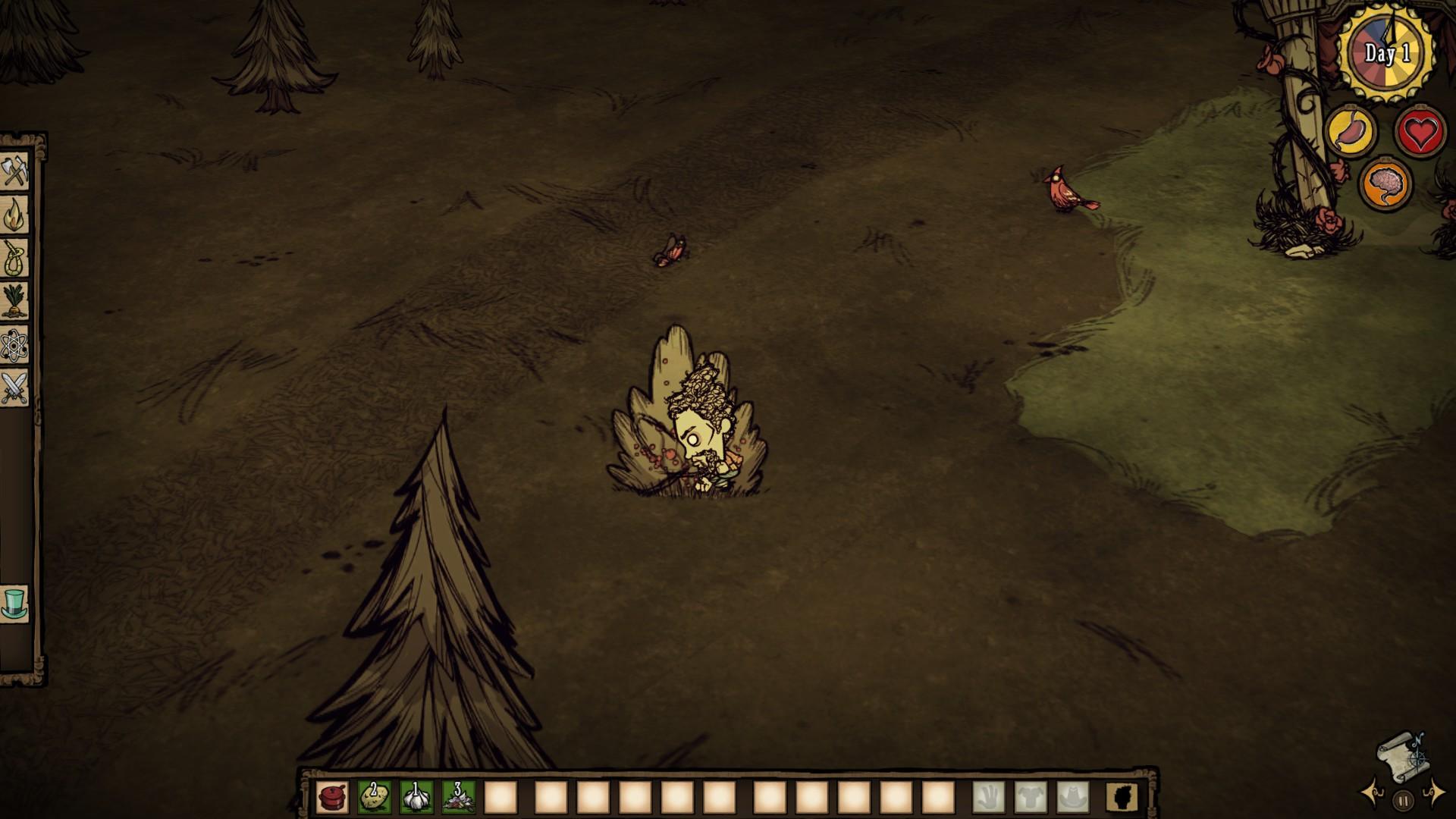The height and width of the screenshot is (819, 1456).
Task: Open the Science atom crafting tab
Action: coord(14,346)
